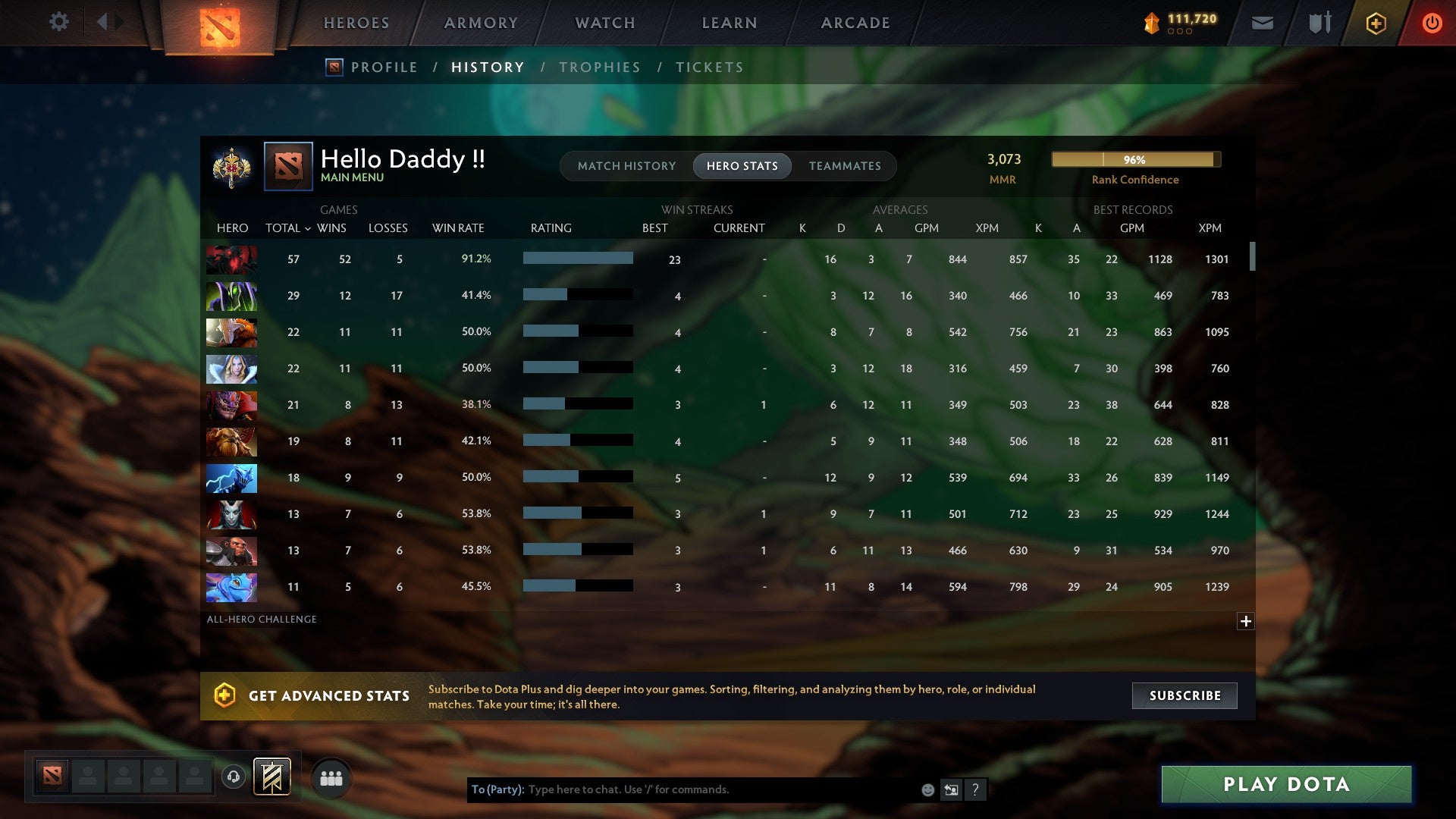Switch to the MATCH HISTORY tab
This screenshot has width=1456, height=819.
pyautogui.click(x=626, y=165)
